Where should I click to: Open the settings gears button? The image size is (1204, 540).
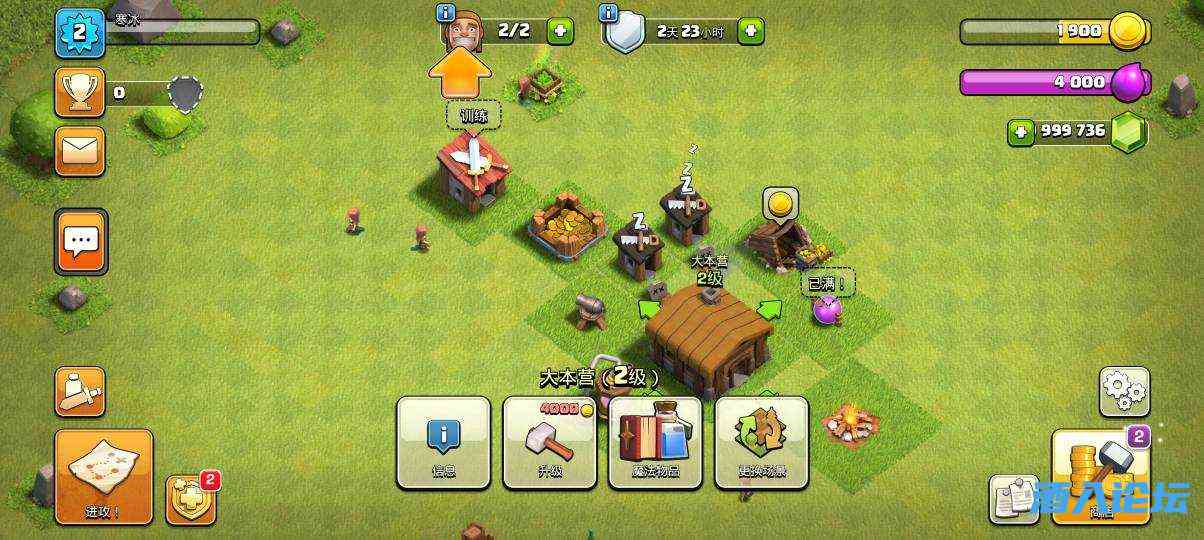pos(1124,391)
